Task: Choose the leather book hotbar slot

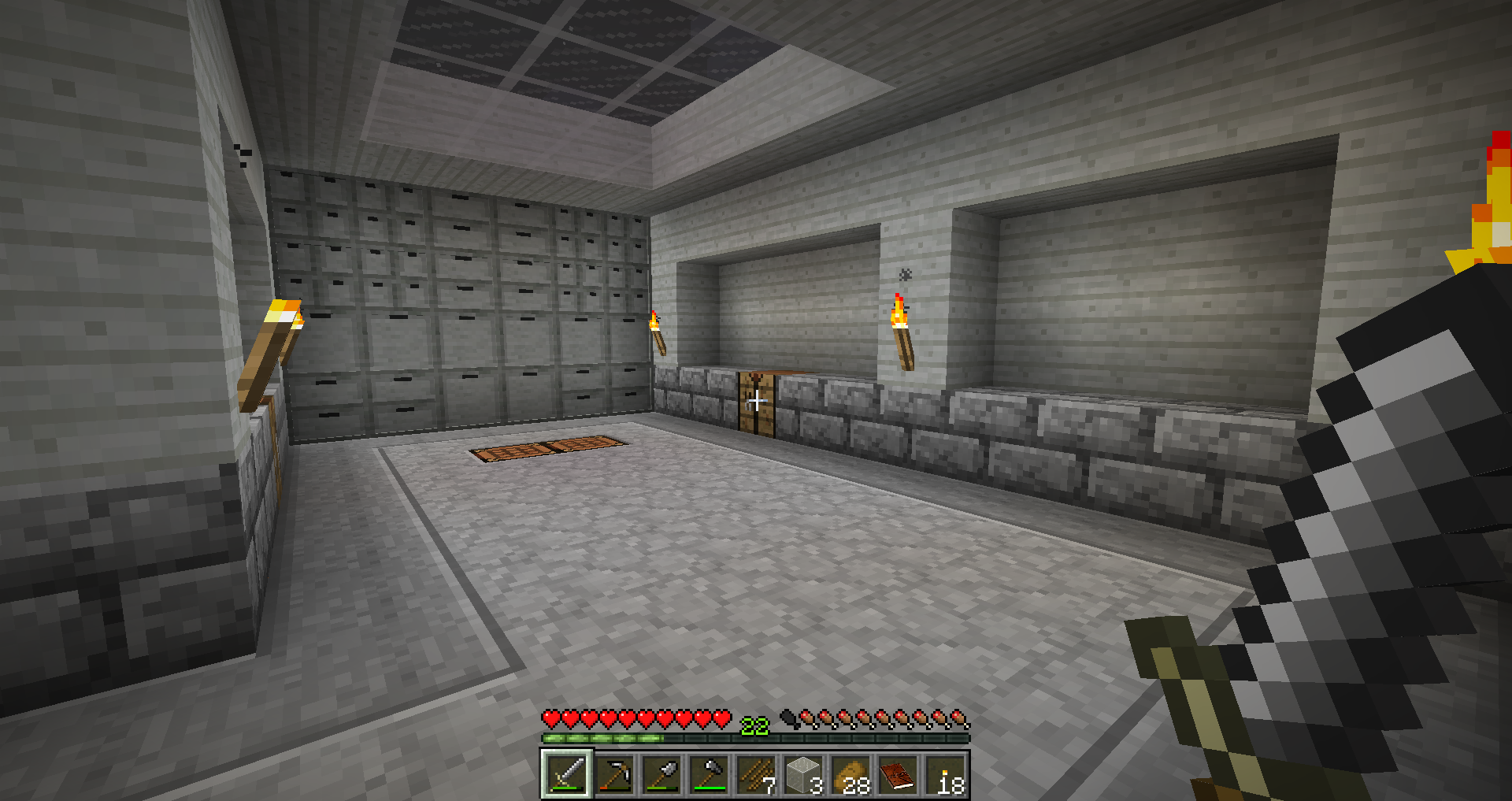Action: [897, 774]
